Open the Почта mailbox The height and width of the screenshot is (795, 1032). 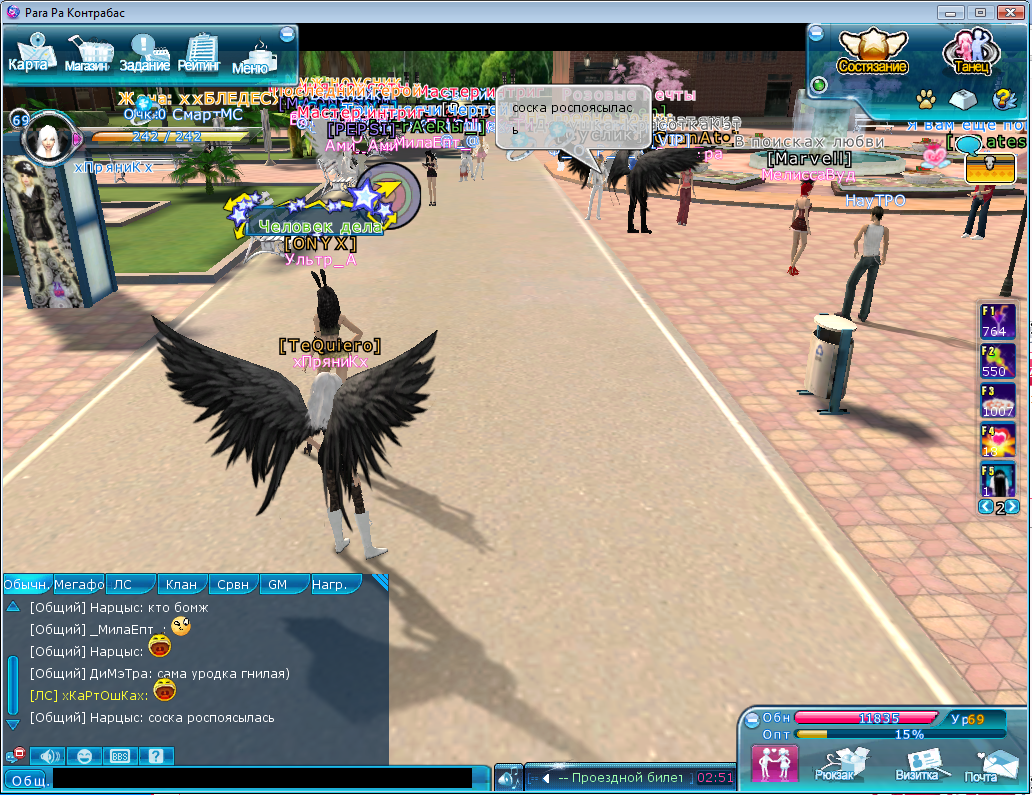(x=982, y=764)
